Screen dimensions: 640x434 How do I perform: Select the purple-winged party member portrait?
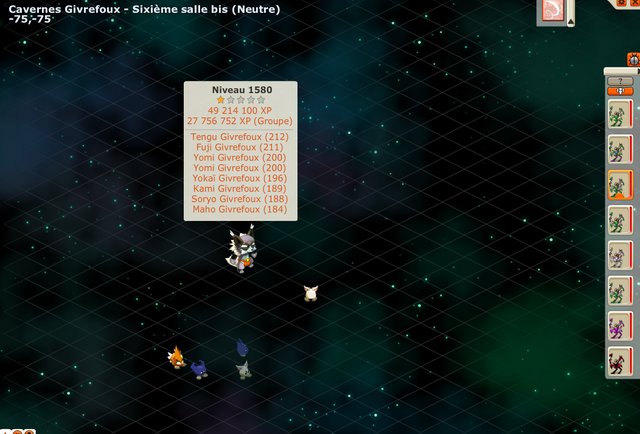pos(619,325)
